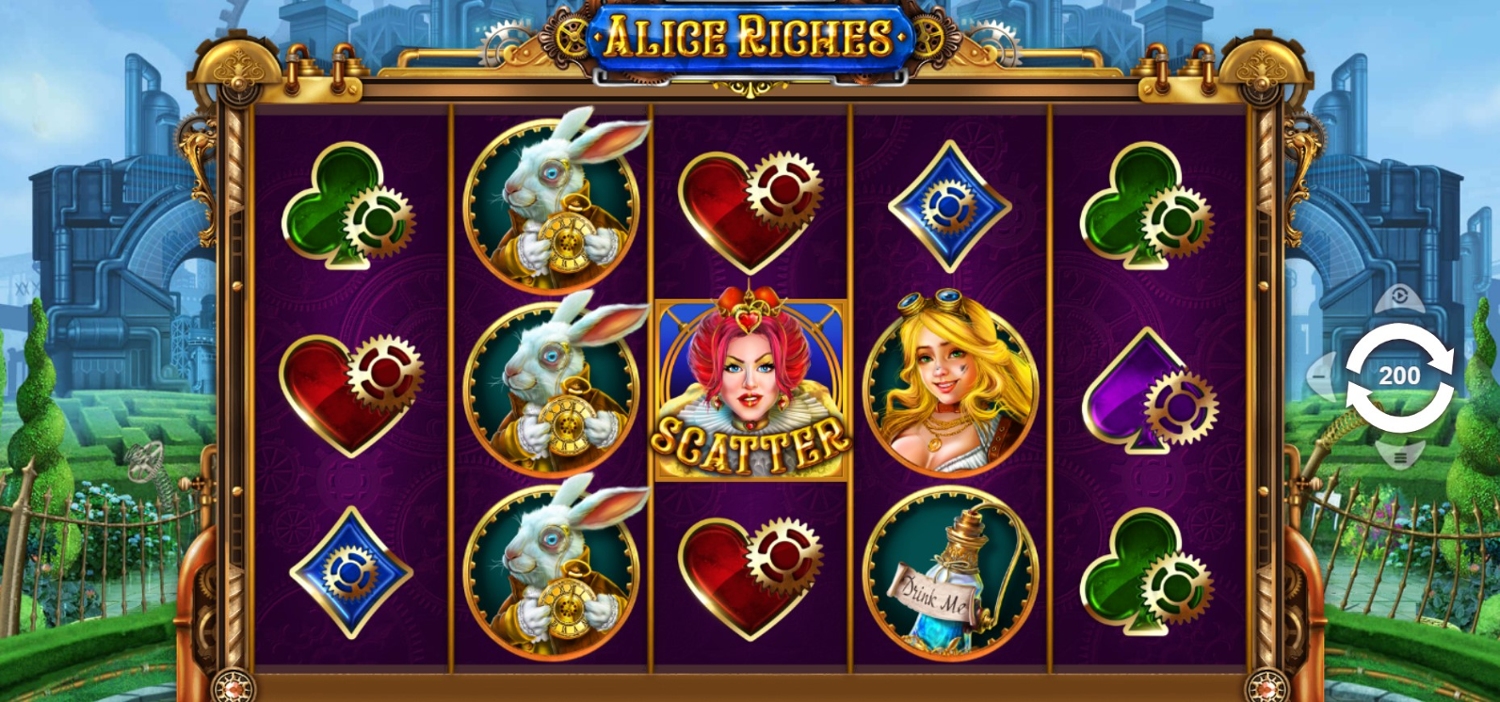The width and height of the screenshot is (1500, 702).
Task: Open the autoplay options above the spin button
Action: click(x=1399, y=296)
